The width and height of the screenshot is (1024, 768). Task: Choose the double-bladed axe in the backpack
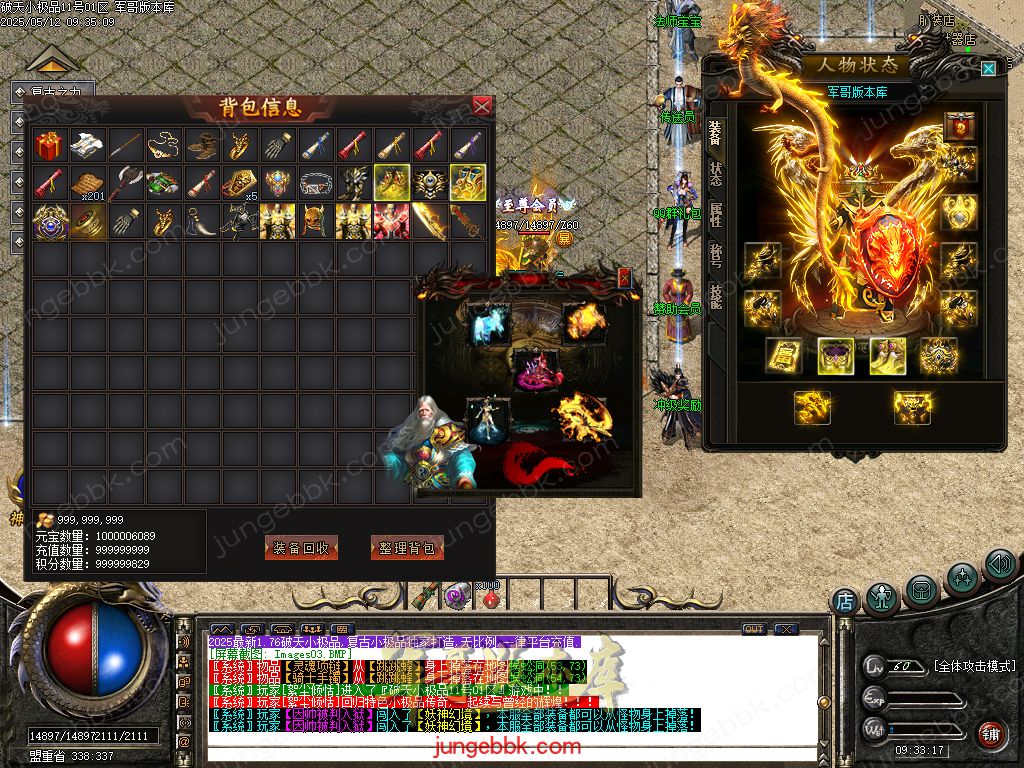[x=125, y=184]
